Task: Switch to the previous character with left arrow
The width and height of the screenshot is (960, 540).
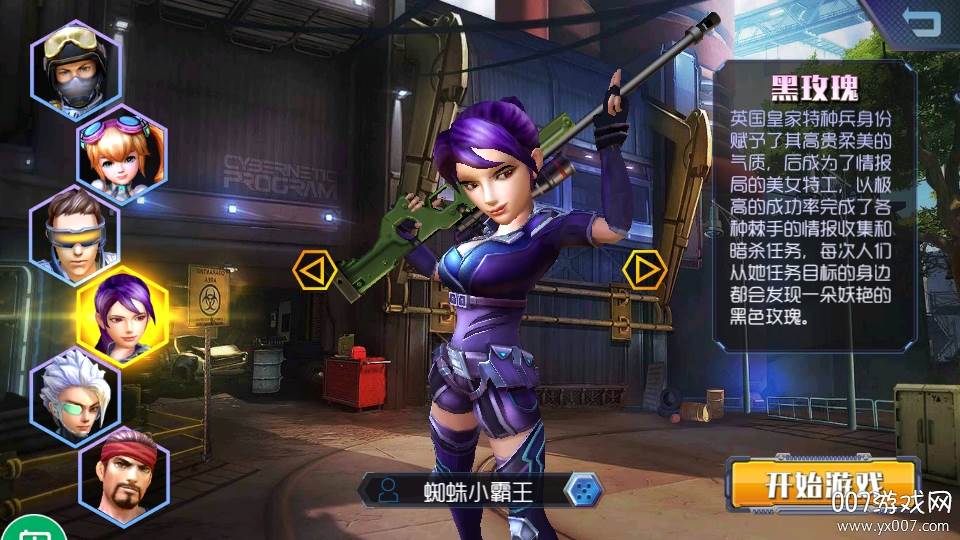Action: point(312,269)
